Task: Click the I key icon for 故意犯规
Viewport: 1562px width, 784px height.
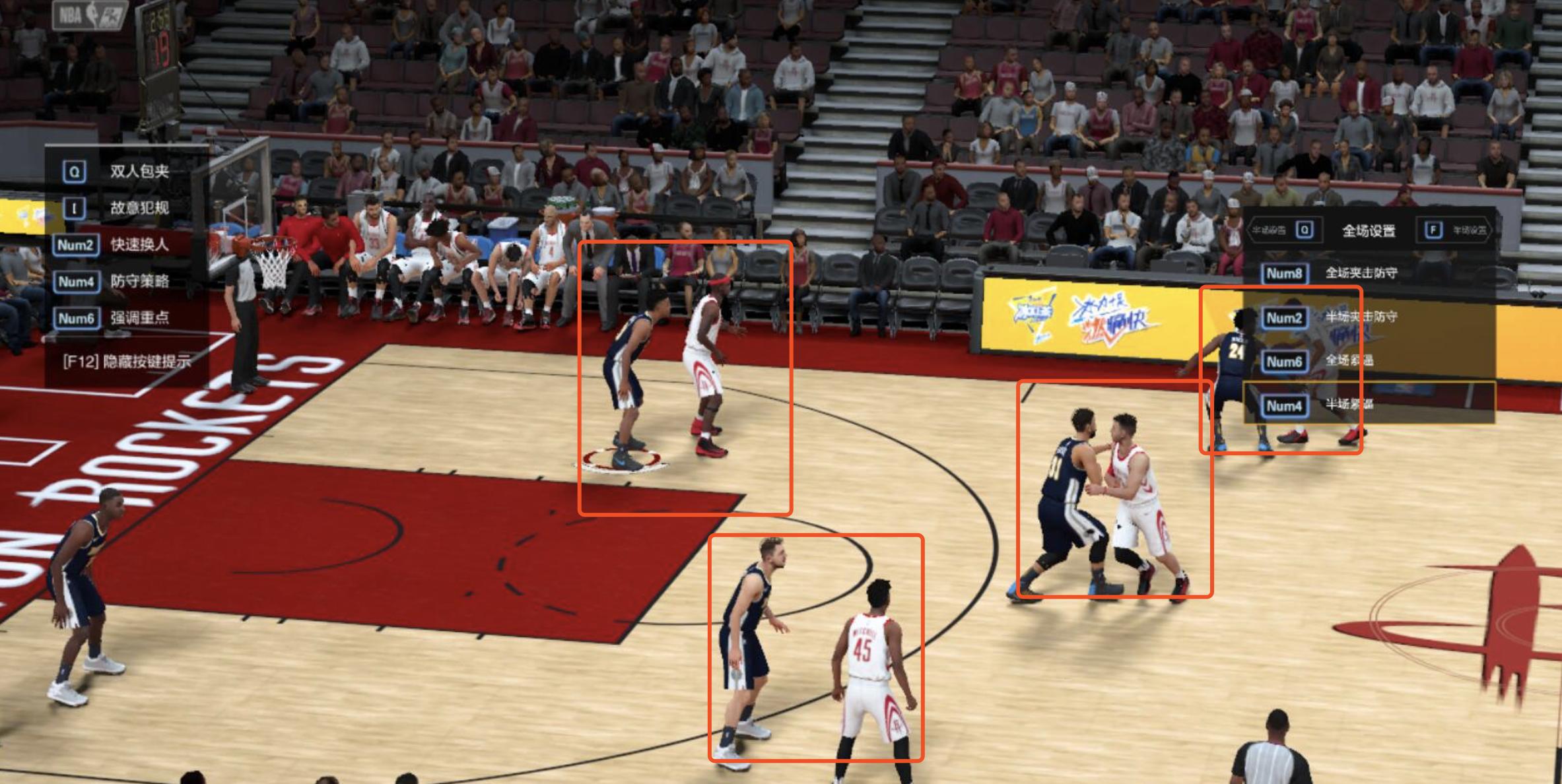Action: 75,208
